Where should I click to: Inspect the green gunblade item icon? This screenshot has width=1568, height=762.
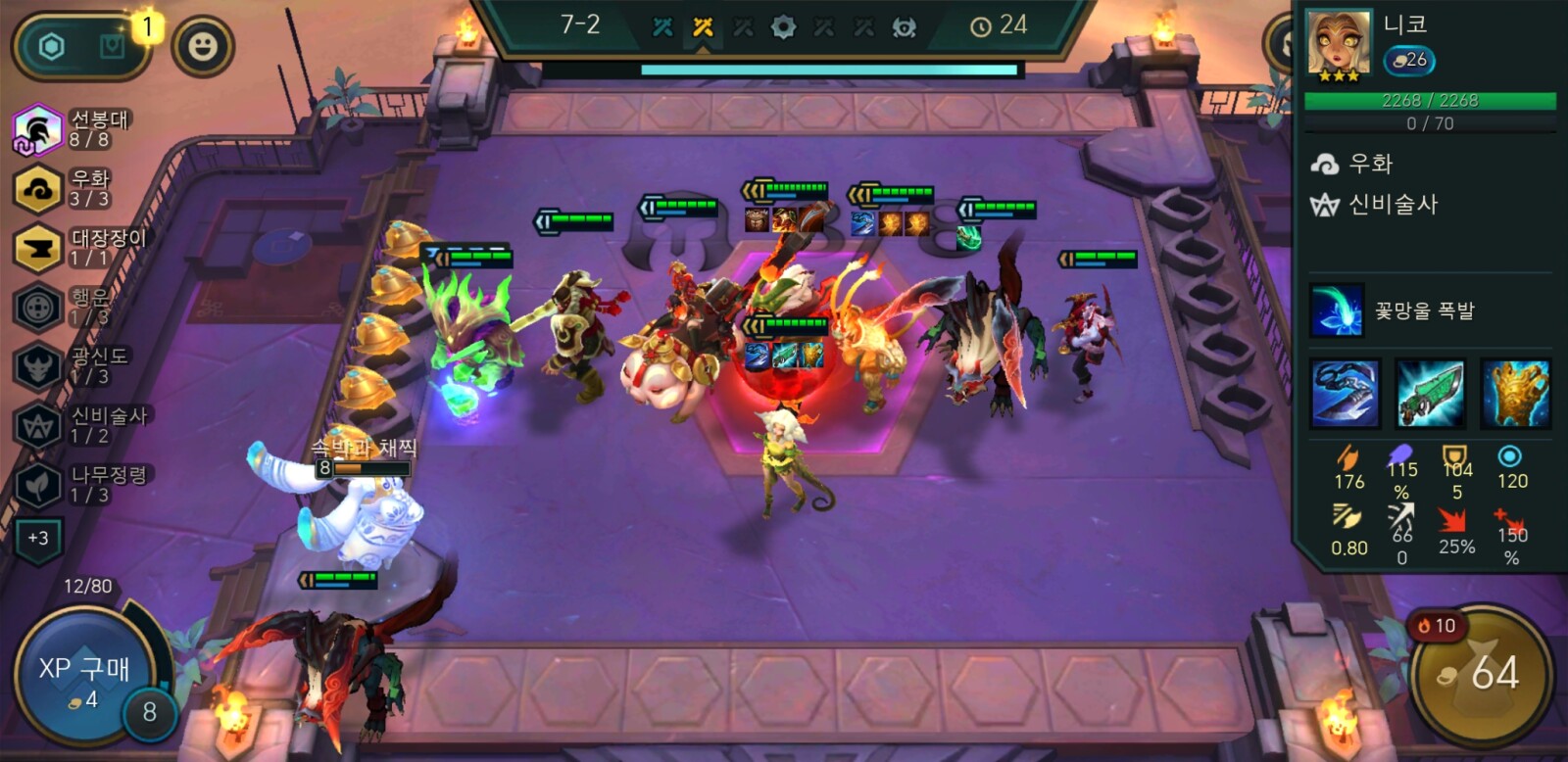pyautogui.click(x=1430, y=394)
